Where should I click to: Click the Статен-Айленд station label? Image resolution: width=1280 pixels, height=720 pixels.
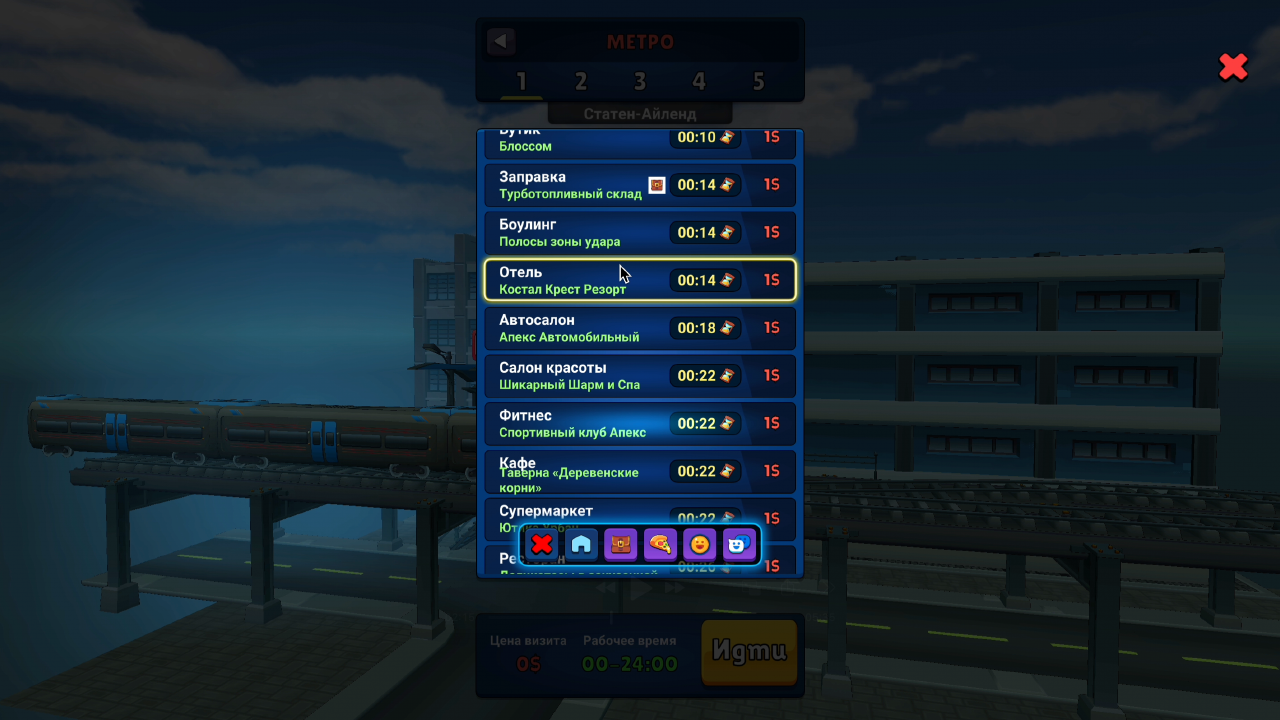640,113
